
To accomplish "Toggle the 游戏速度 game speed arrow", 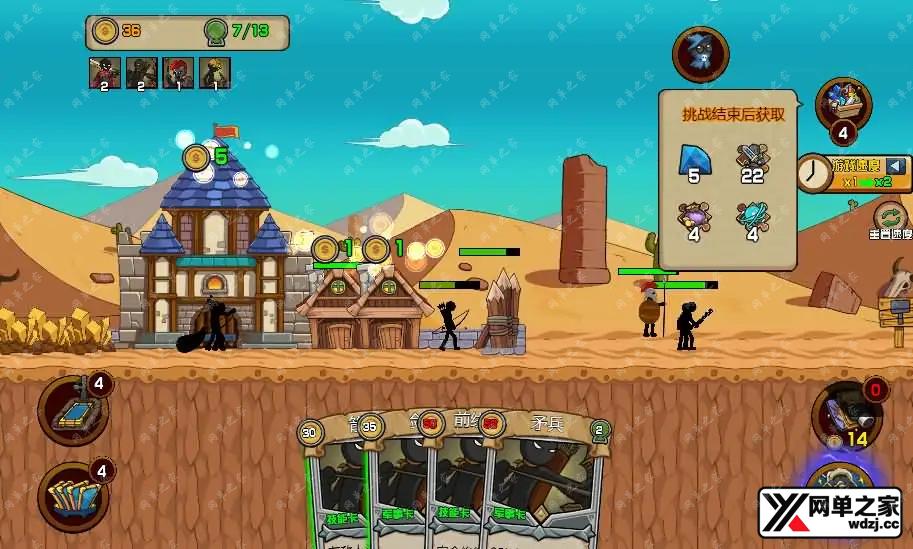I will 896,166.
